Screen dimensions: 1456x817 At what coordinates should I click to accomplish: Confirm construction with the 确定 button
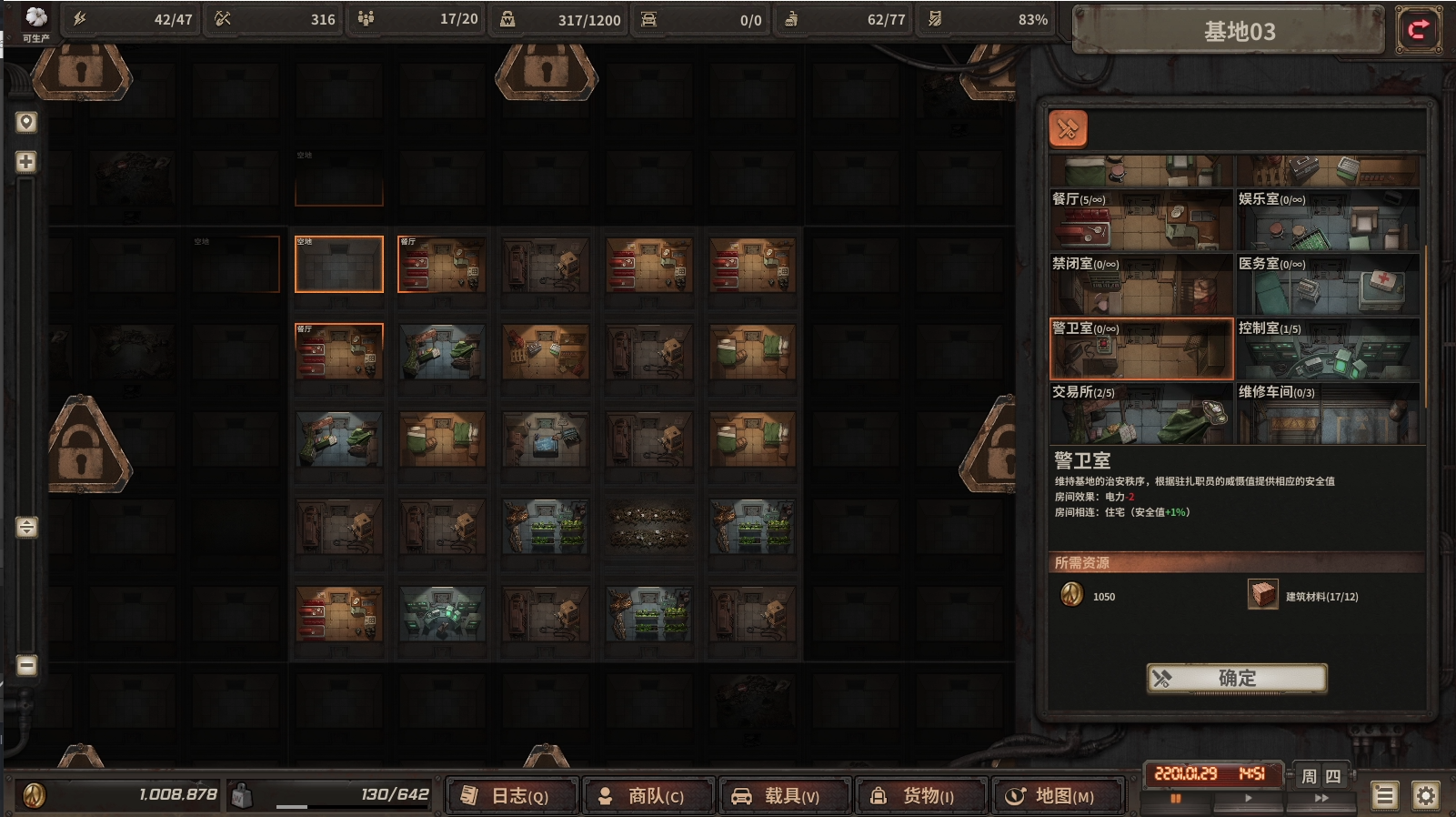(1235, 679)
